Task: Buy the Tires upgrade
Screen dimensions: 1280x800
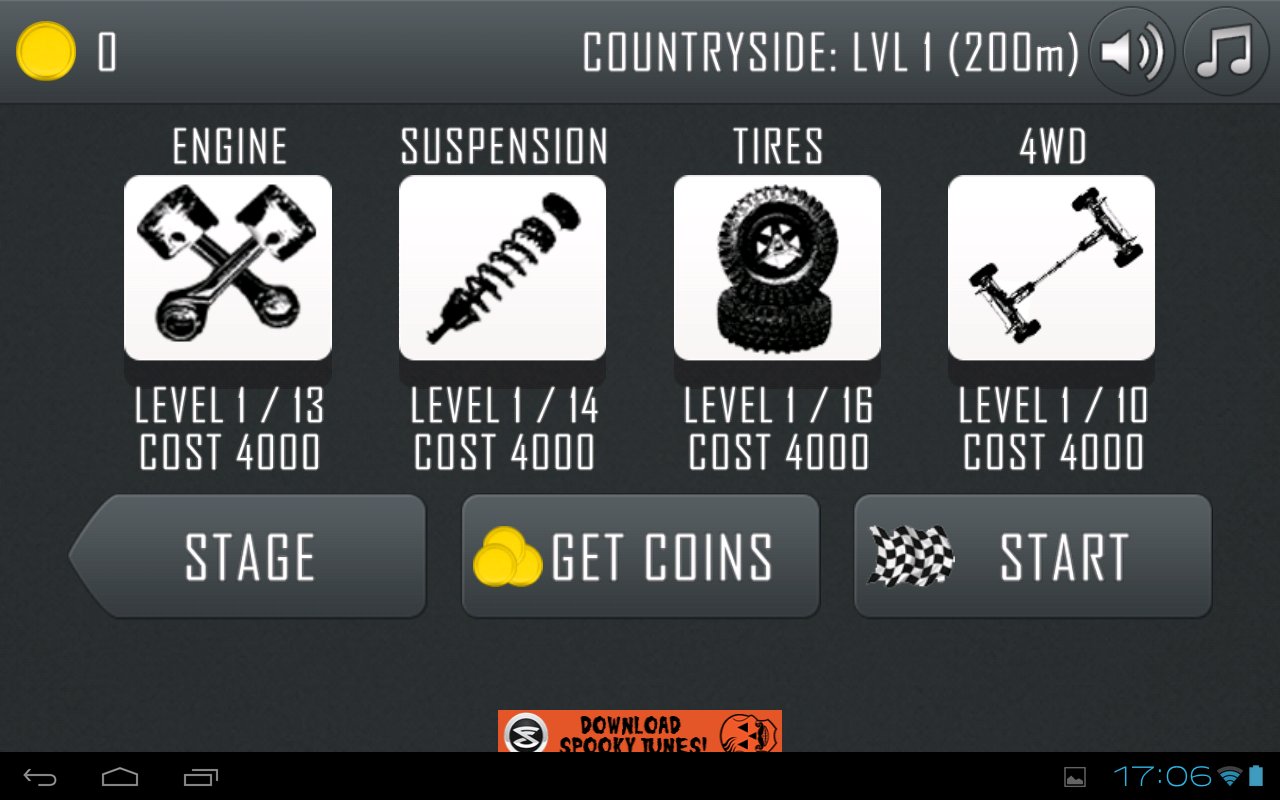Action: 777,268
